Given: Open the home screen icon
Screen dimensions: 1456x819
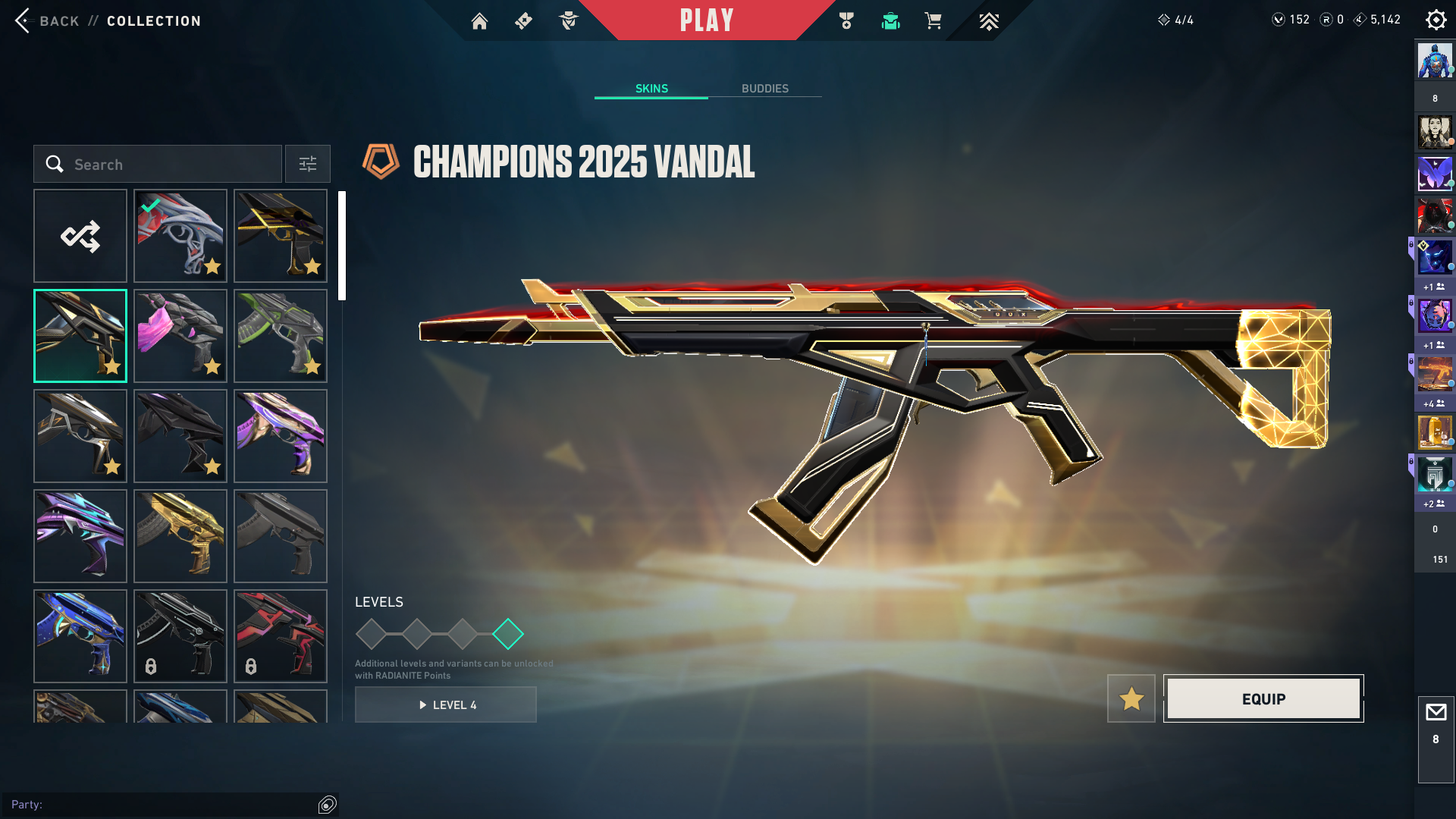Looking at the screenshot, I should point(479,21).
